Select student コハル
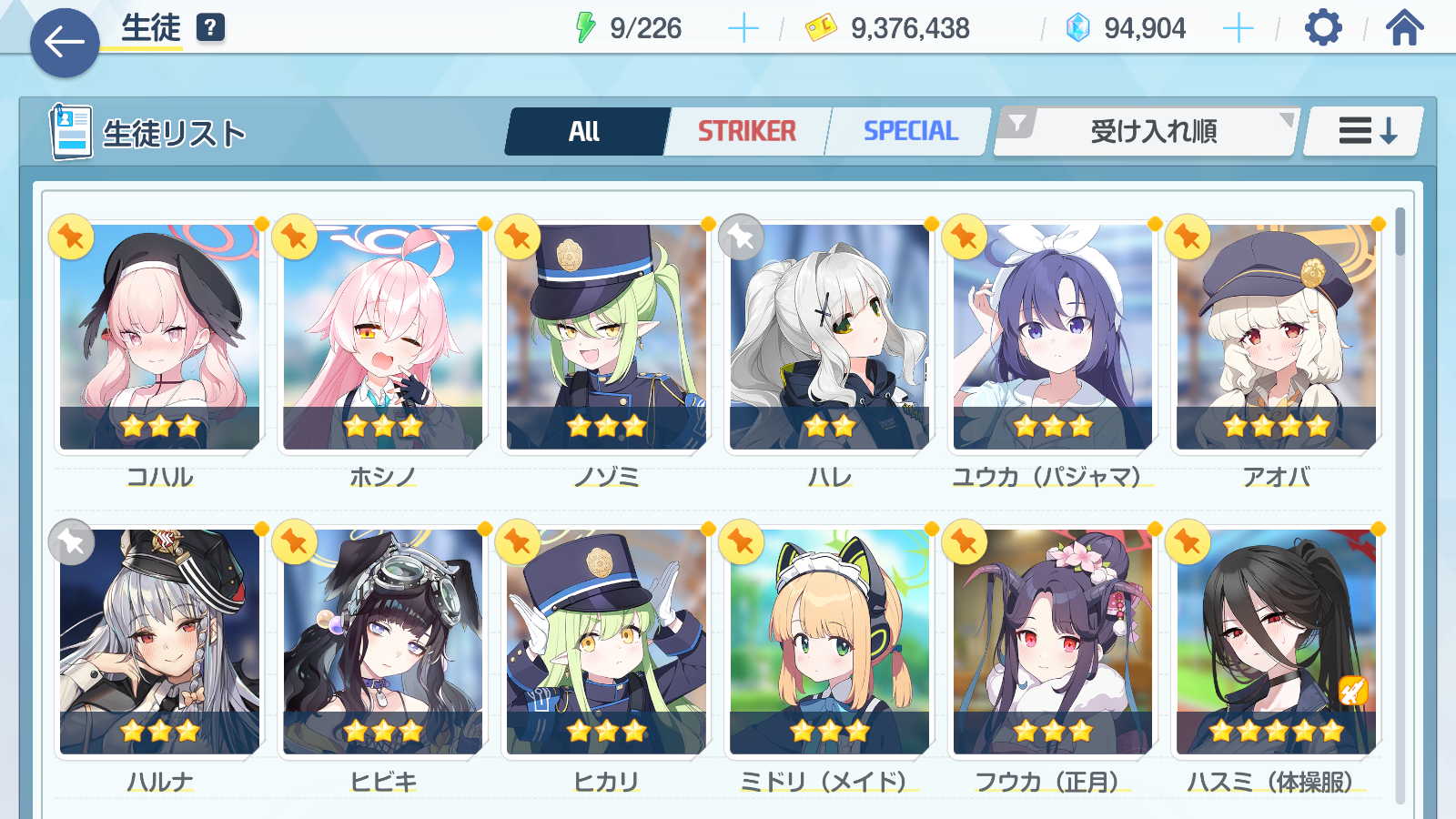The image size is (1456, 819). [160, 337]
